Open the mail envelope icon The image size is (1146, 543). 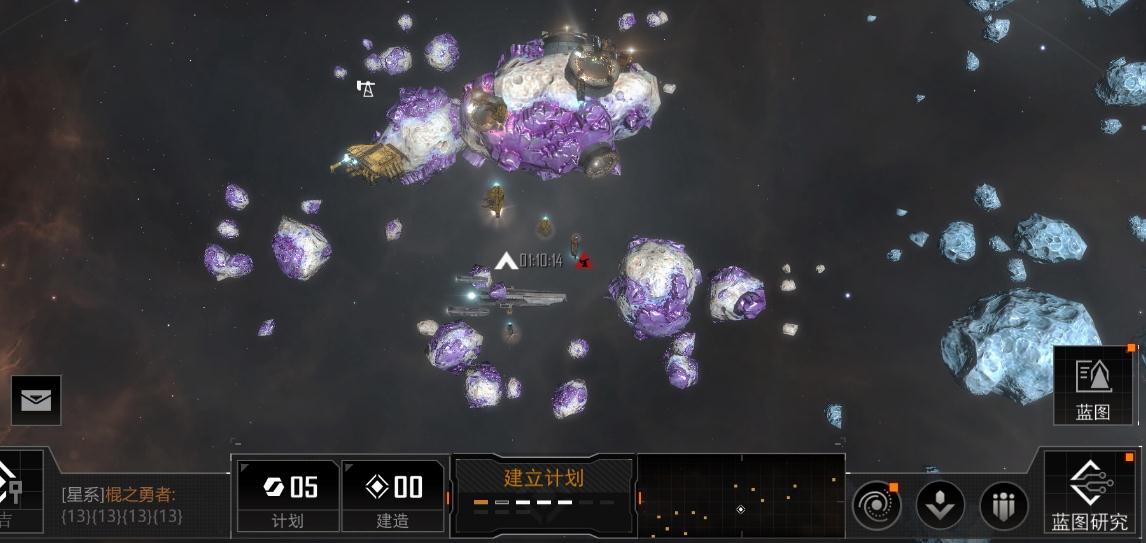pyautogui.click(x=36, y=400)
